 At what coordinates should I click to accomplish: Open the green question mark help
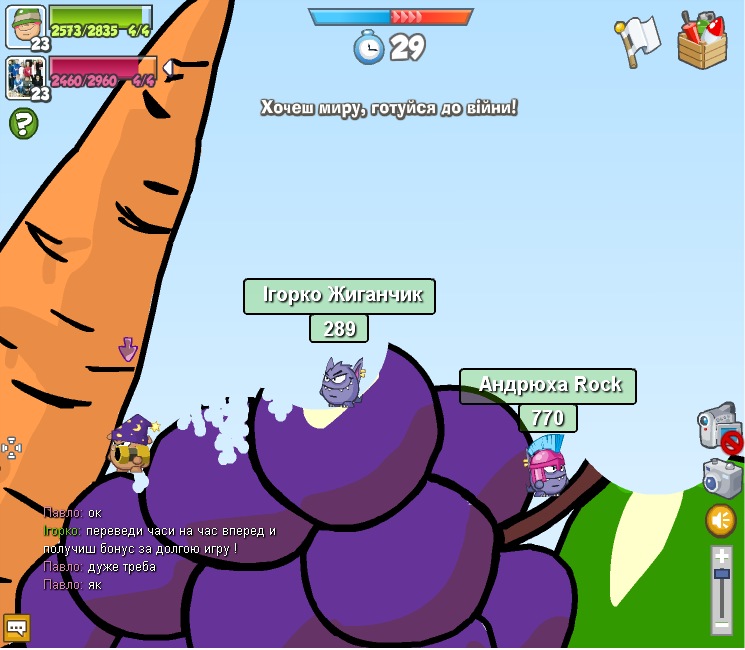coord(23,123)
